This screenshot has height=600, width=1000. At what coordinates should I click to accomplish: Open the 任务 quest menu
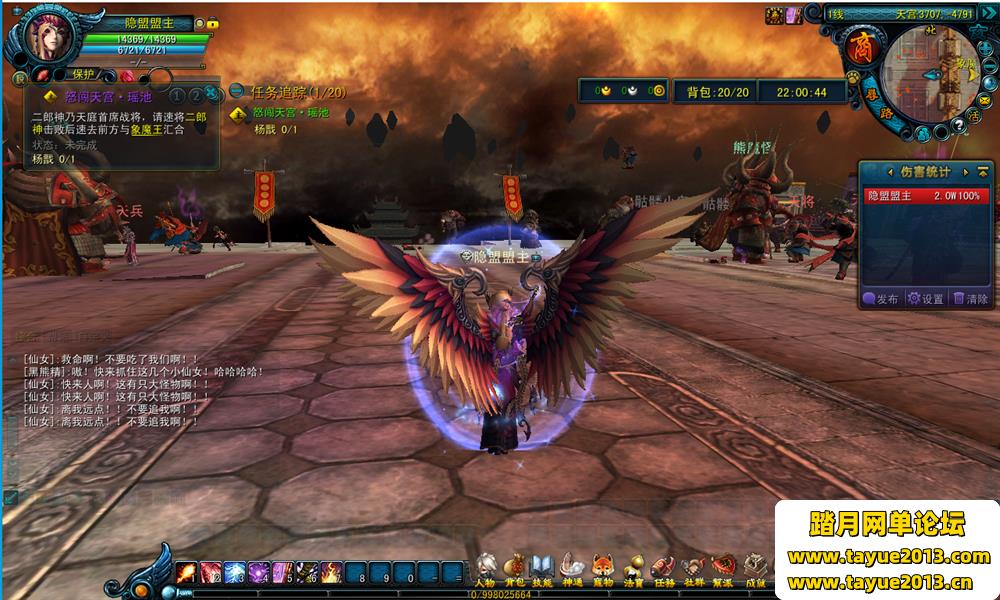663,568
